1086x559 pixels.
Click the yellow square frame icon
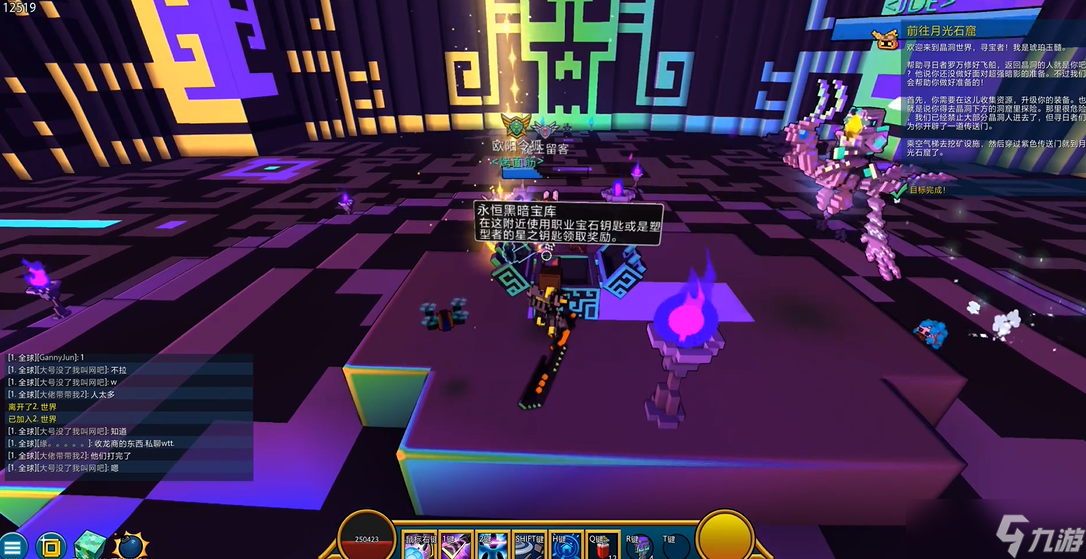pos(51,546)
